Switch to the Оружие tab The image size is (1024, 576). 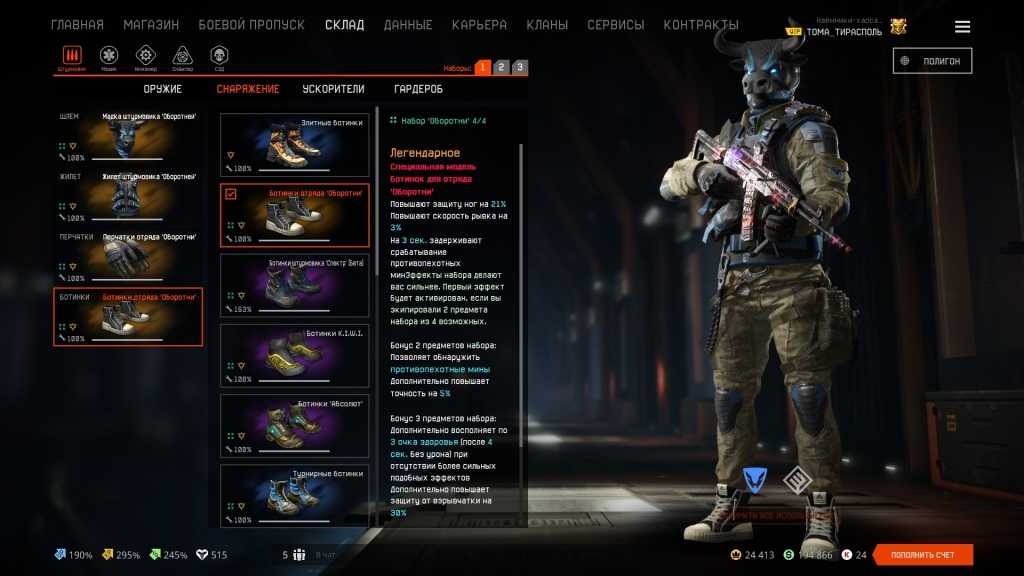coord(162,89)
